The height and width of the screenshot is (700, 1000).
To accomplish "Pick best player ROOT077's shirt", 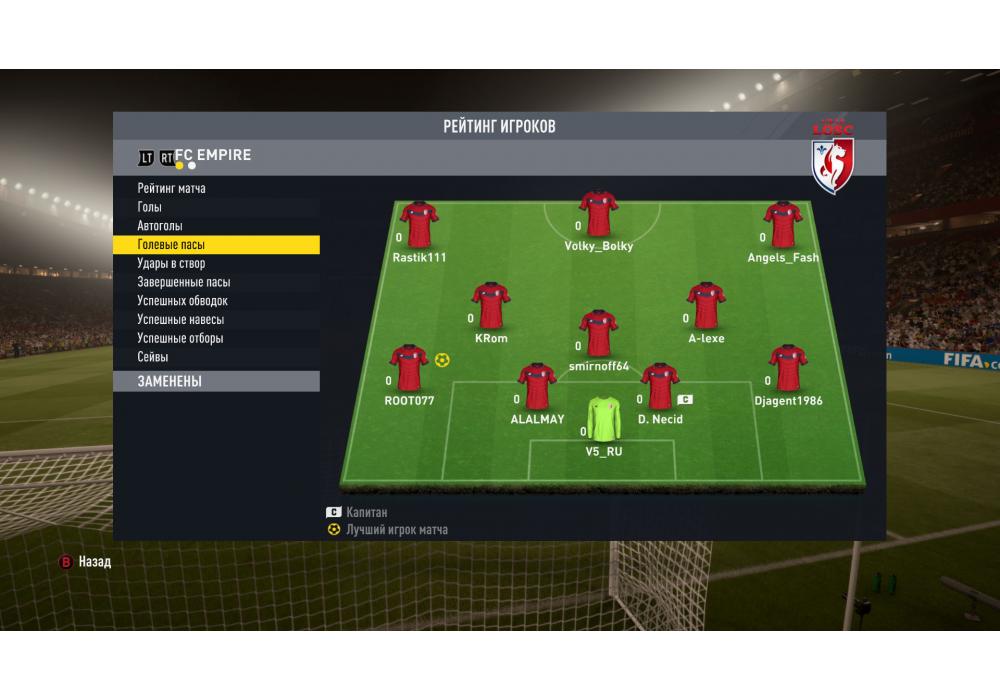I will tap(409, 368).
